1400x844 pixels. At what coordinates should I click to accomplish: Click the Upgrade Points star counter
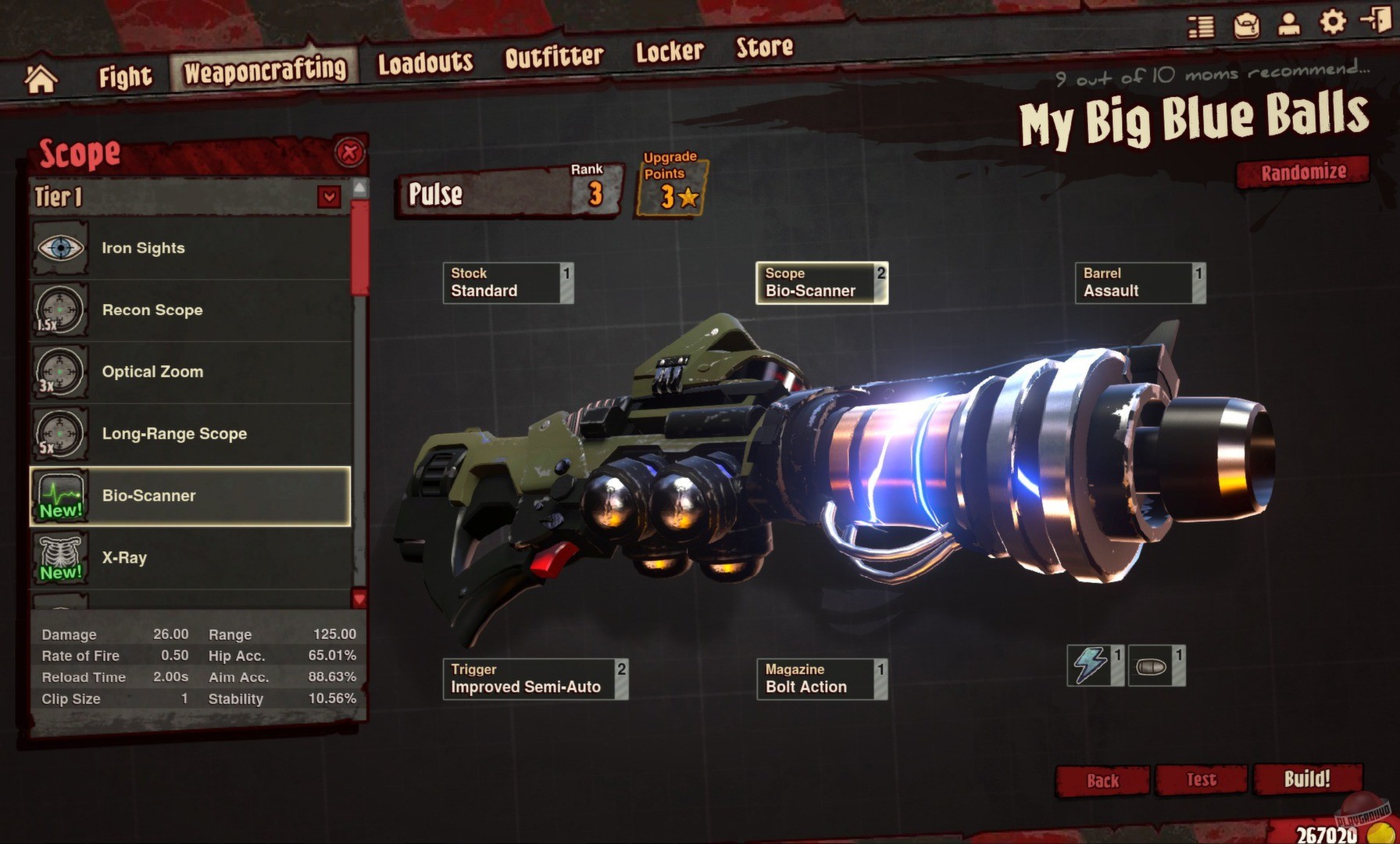(x=670, y=188)
